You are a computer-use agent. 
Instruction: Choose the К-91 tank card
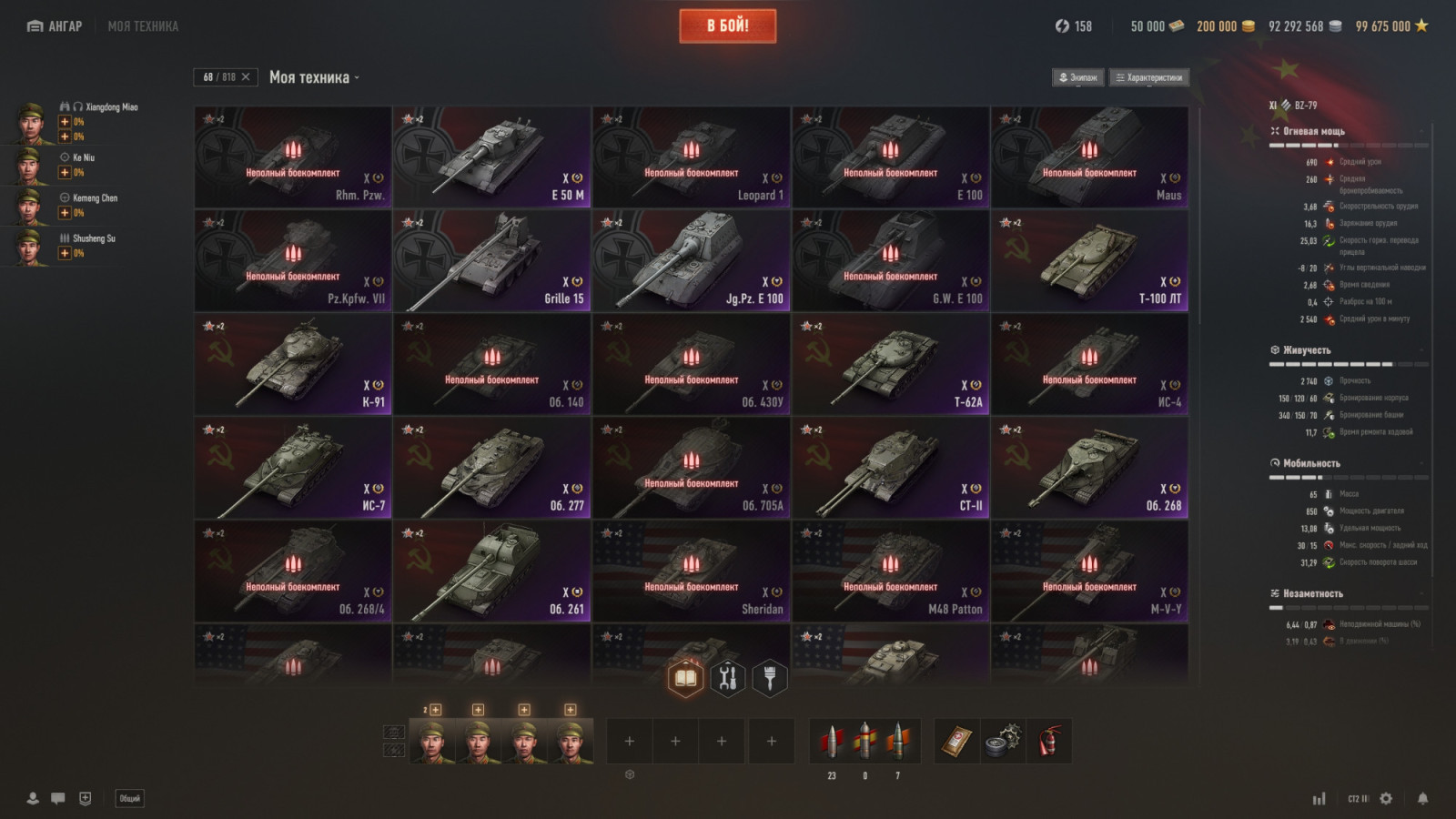pyautogui.click(x=292, y=365)
